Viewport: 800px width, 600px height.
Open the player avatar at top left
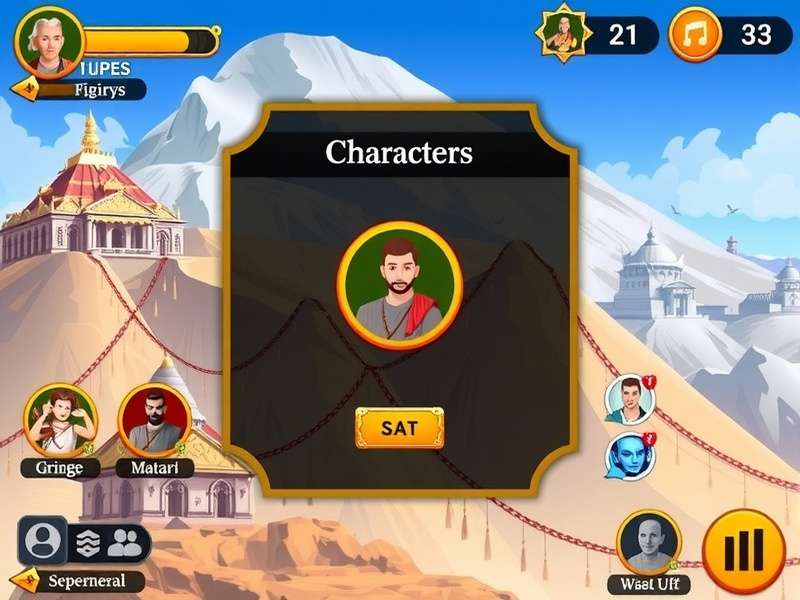coord(49,41)
